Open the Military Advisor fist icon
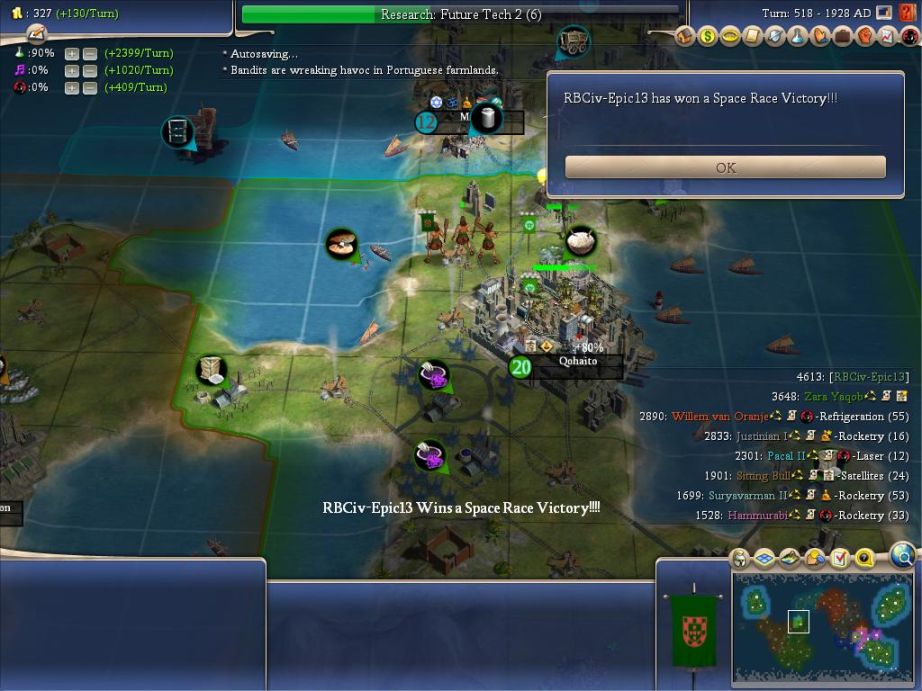The image size is (922, 691). point(864,37)
